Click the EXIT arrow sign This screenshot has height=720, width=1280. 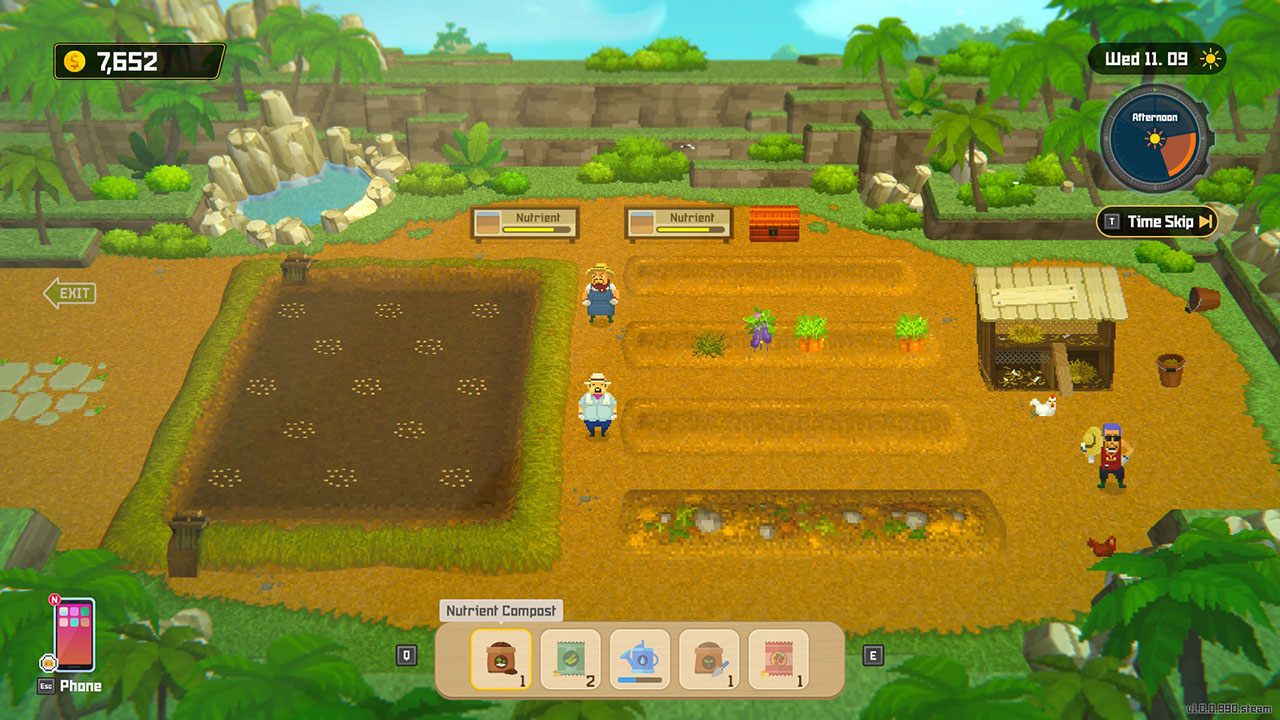[70, 293]
